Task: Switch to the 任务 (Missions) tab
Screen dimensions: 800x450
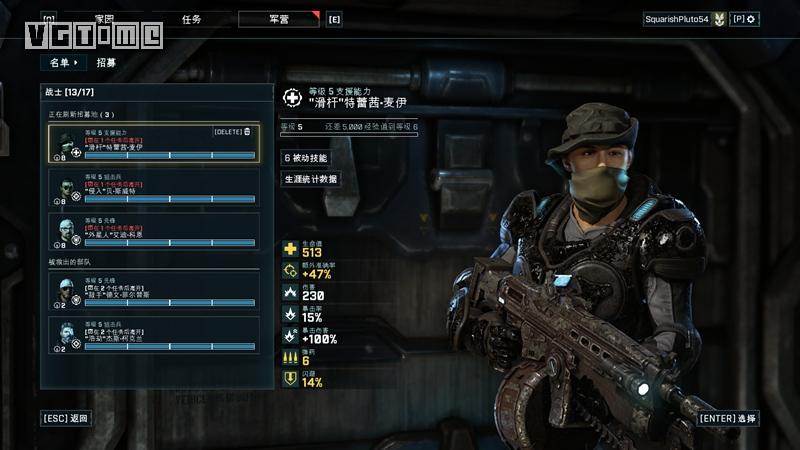Action: (193, 19)
